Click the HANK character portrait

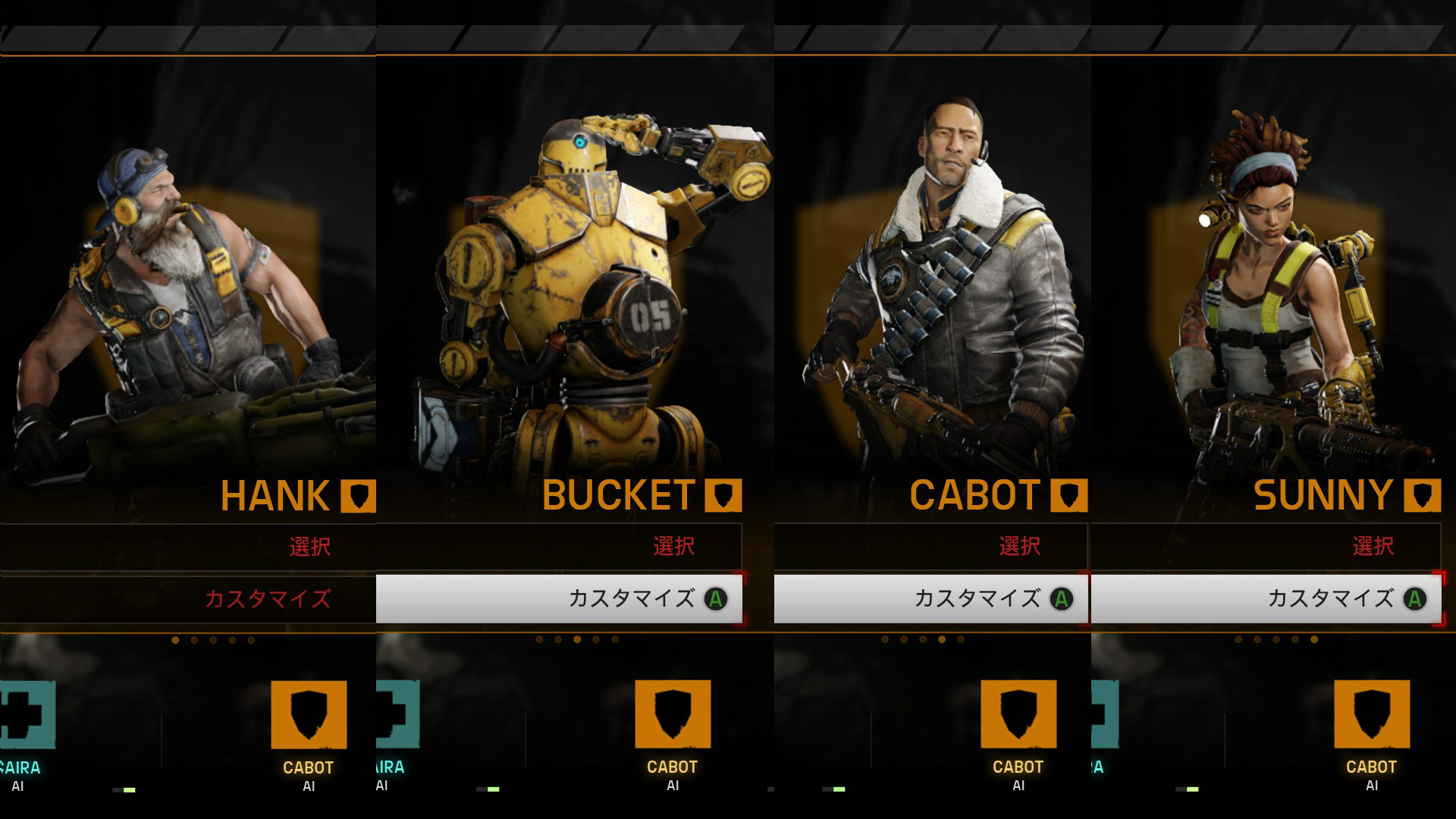pyautogui.click(x=174, y=303)
